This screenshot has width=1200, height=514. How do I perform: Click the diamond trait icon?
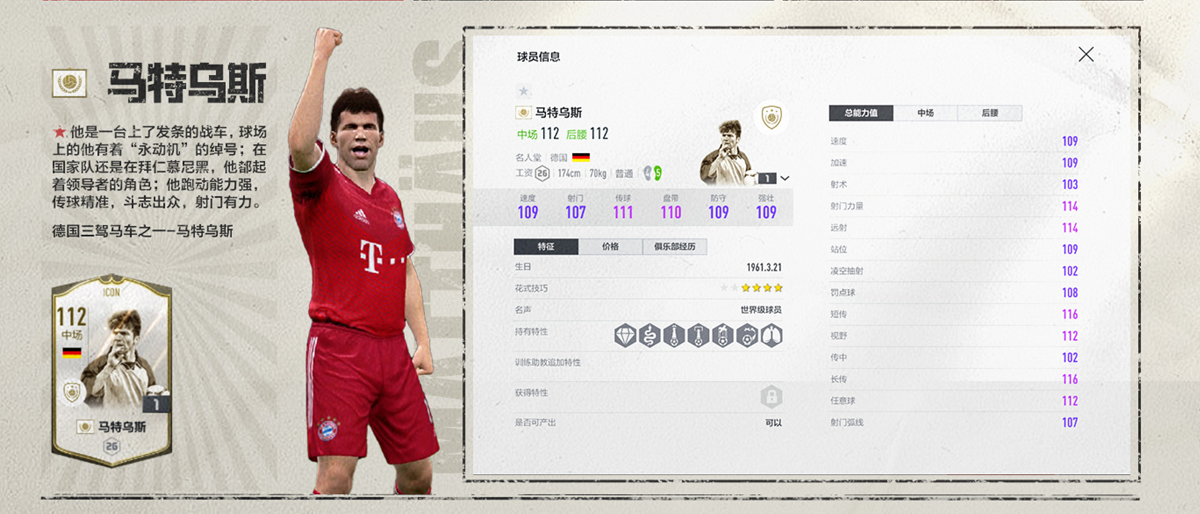(625, 335)
